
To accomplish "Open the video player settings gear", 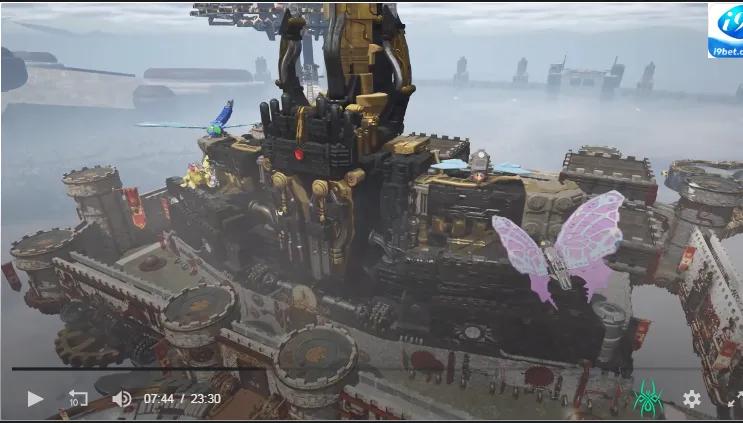I will [691, 399].
